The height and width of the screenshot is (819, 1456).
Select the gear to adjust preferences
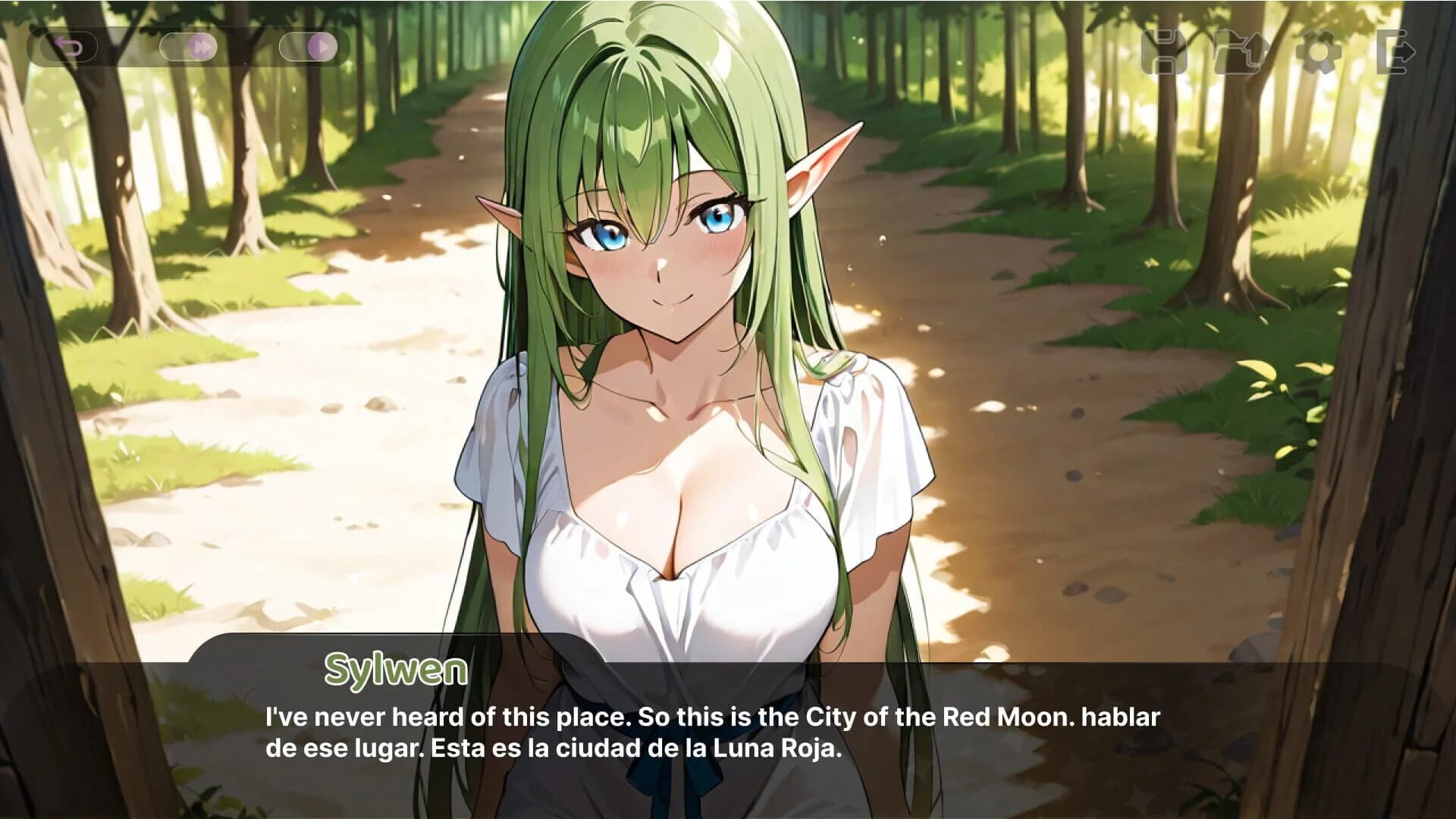(1317, 51)
